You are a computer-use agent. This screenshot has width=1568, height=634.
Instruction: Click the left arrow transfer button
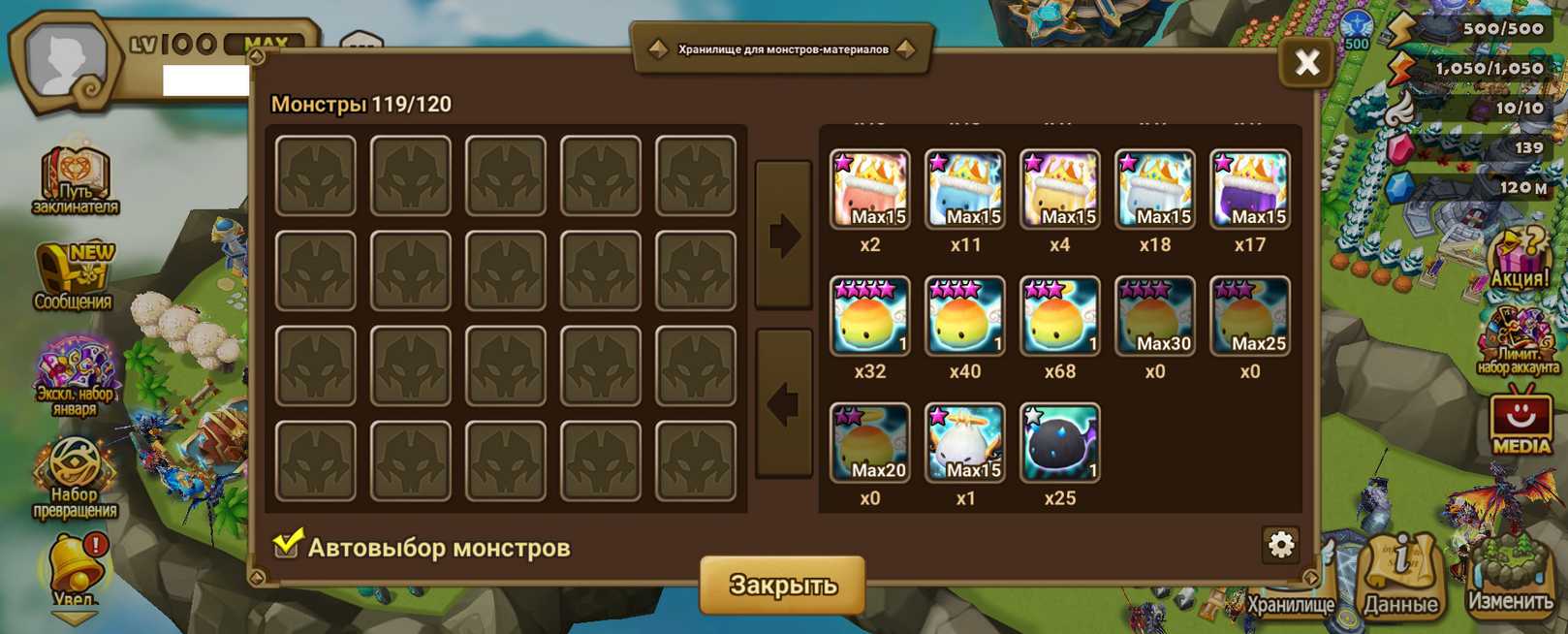pyautogui.click(x=783, y=403)
